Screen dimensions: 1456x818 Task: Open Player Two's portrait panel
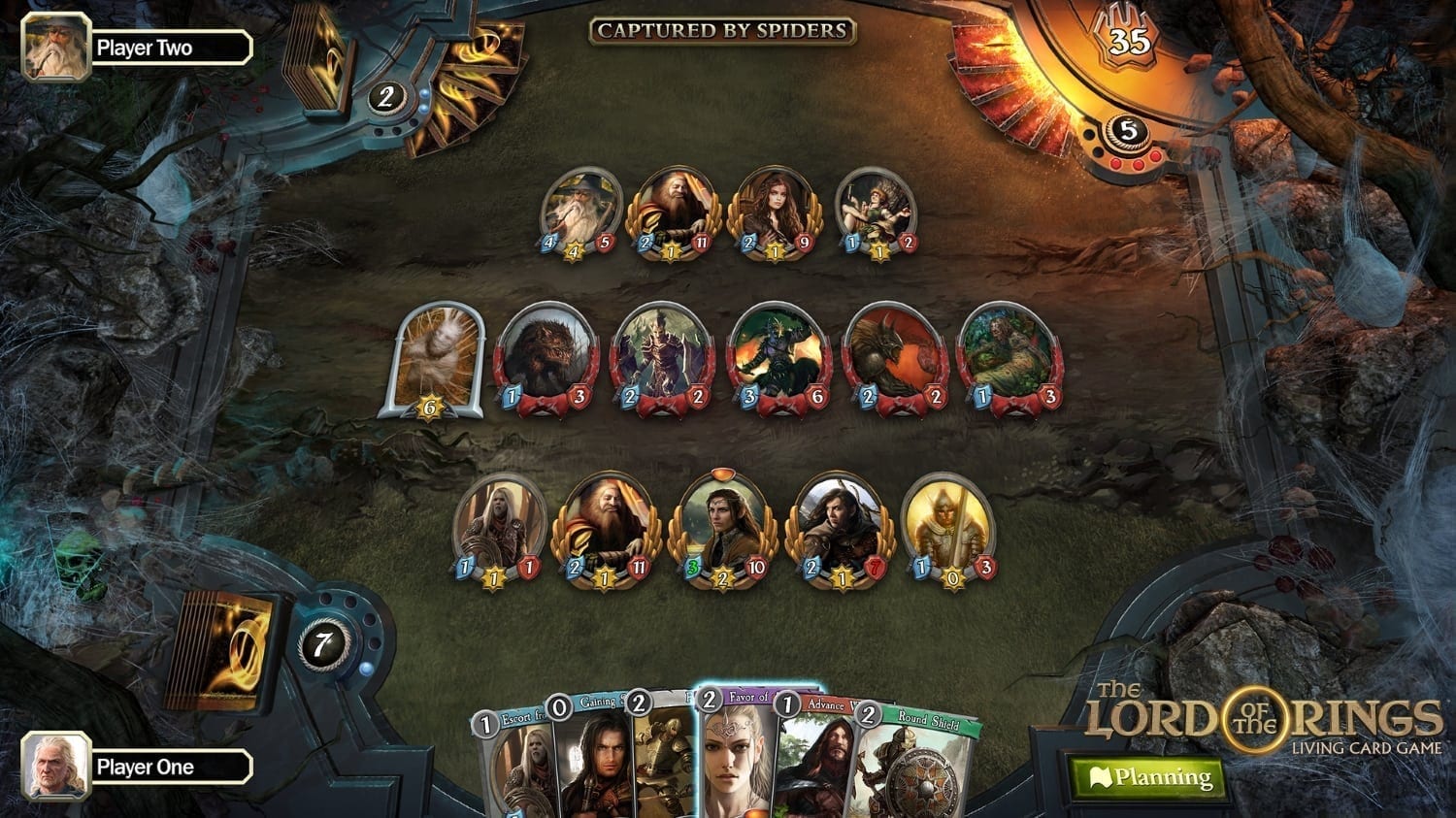pyautogui.click(x=56, y=48)
